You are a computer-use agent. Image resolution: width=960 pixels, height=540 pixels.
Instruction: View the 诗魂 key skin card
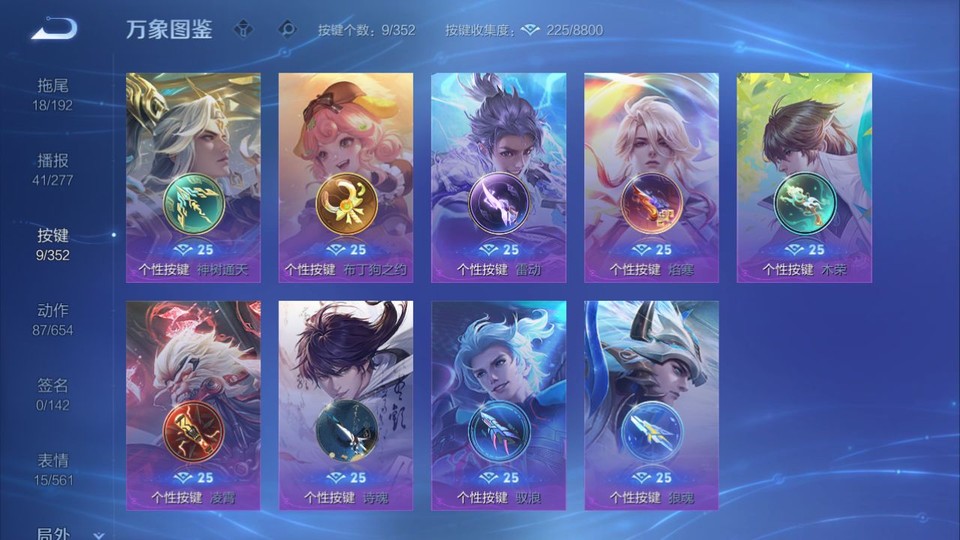pyautogui.click(x=346, y=405)
